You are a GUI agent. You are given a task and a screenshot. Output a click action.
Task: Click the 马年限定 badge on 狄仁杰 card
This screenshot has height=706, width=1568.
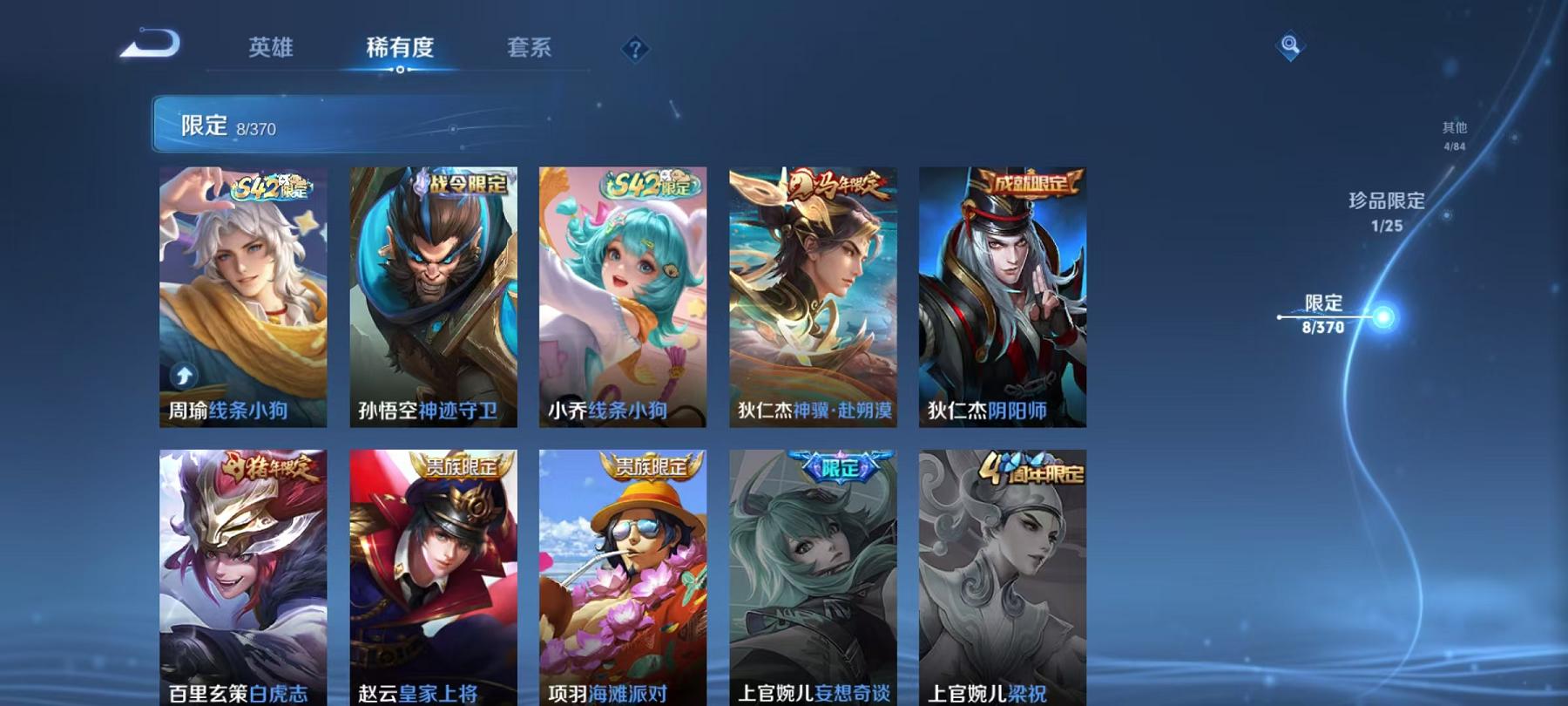coord(834,183)
